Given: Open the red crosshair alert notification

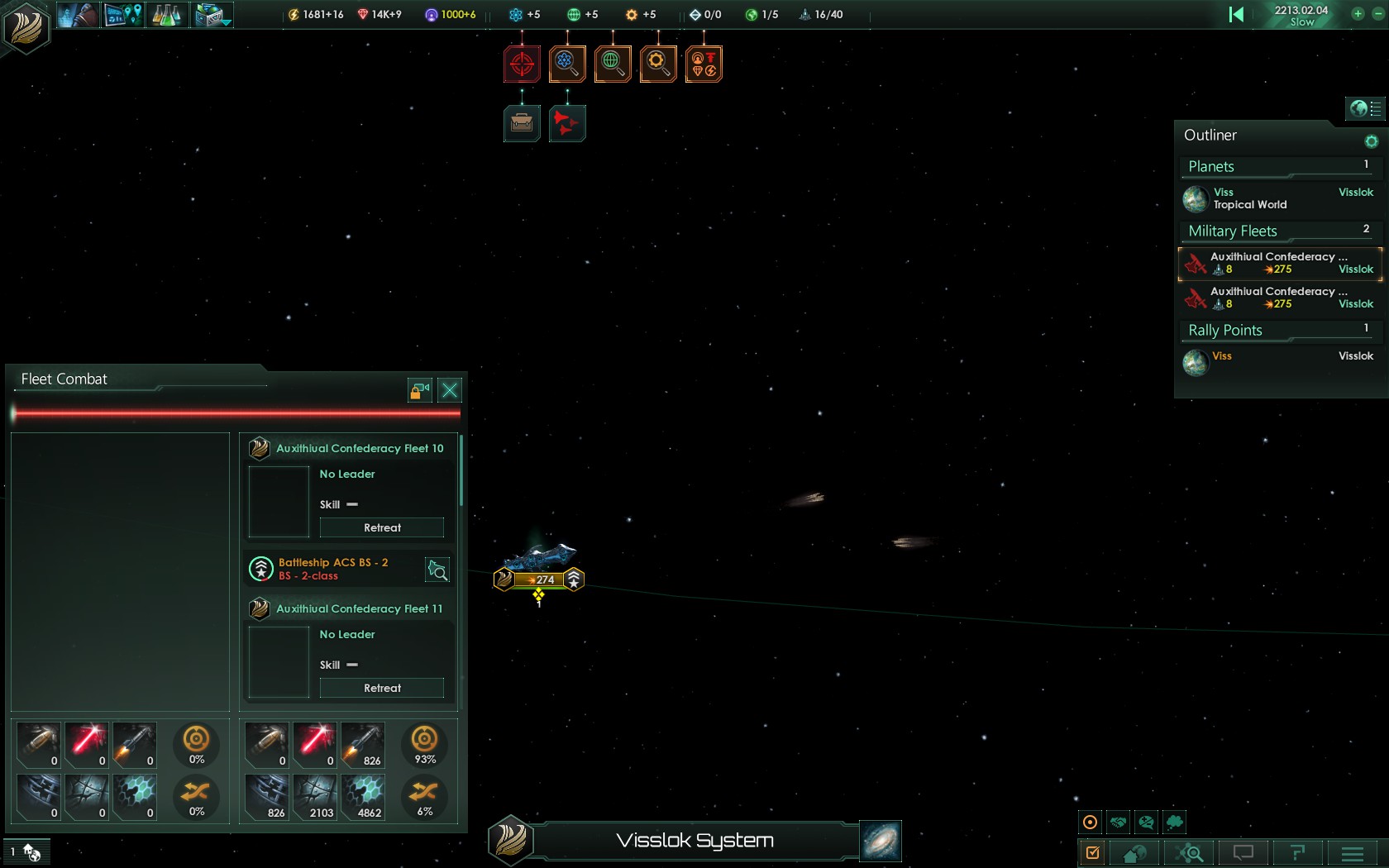Looking at the screenshot, I should tap(522, 64).
